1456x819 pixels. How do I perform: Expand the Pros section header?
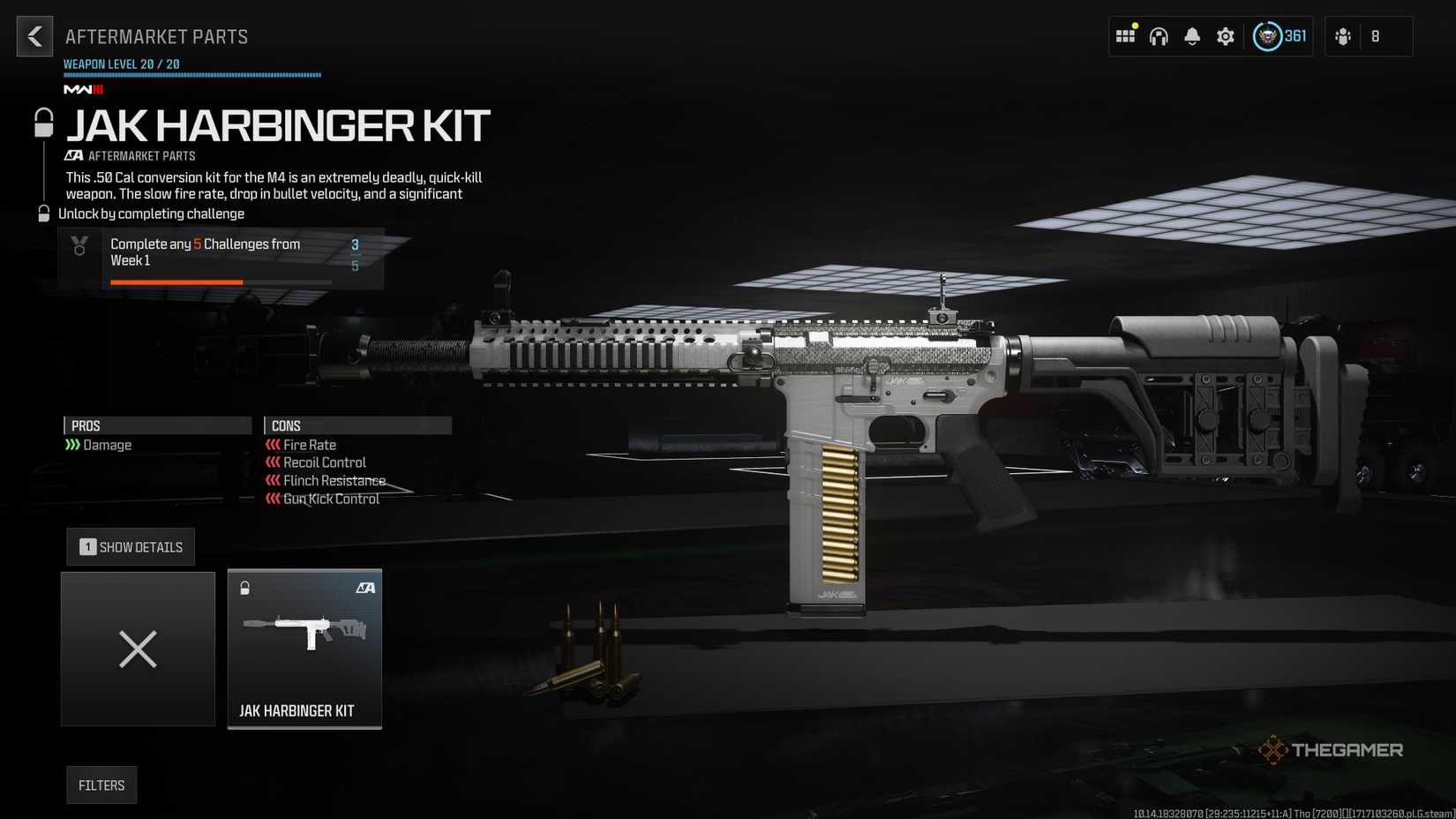pyautogui.click(x=157, y=425)
